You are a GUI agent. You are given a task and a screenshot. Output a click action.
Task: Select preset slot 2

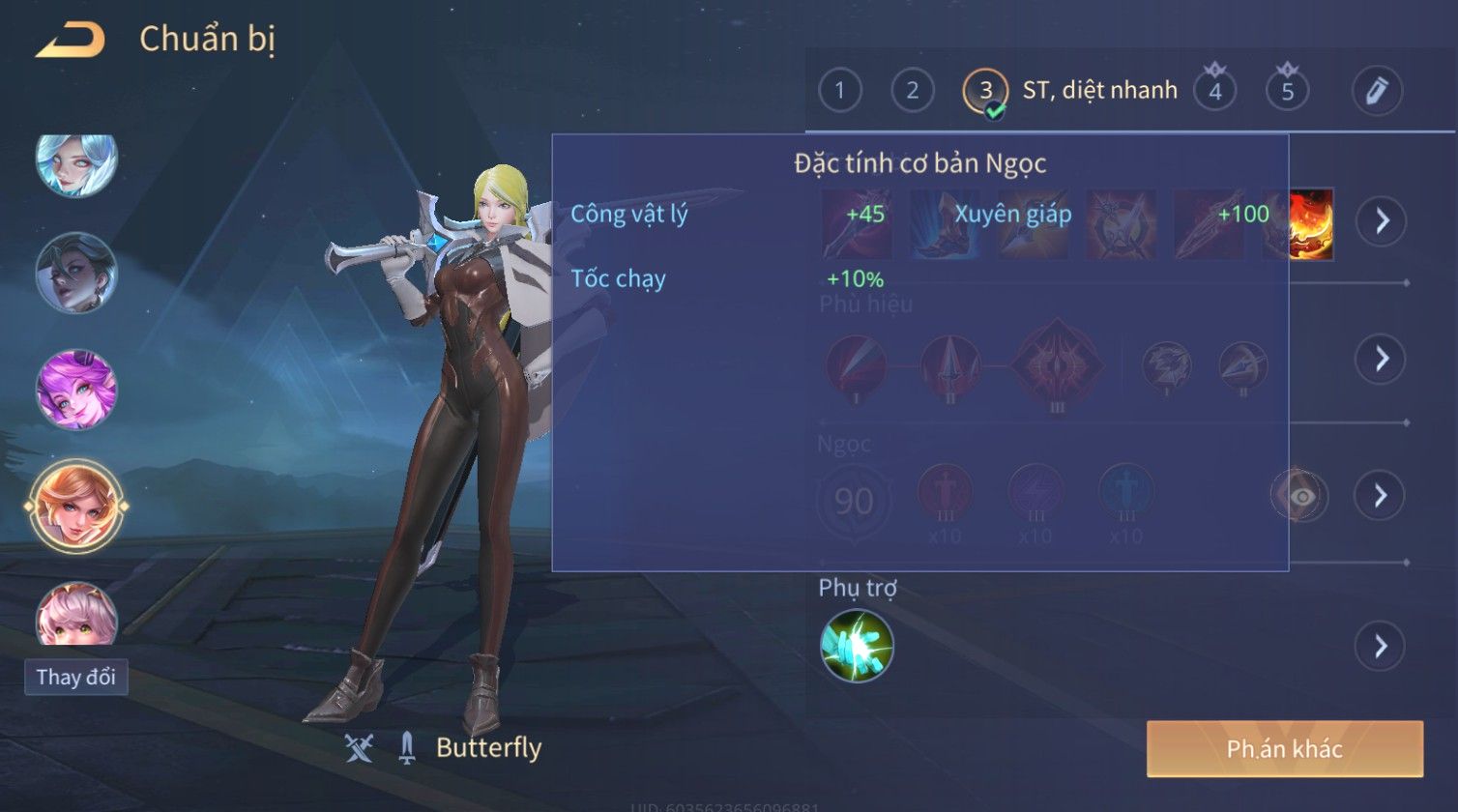(x=912, y=91)
